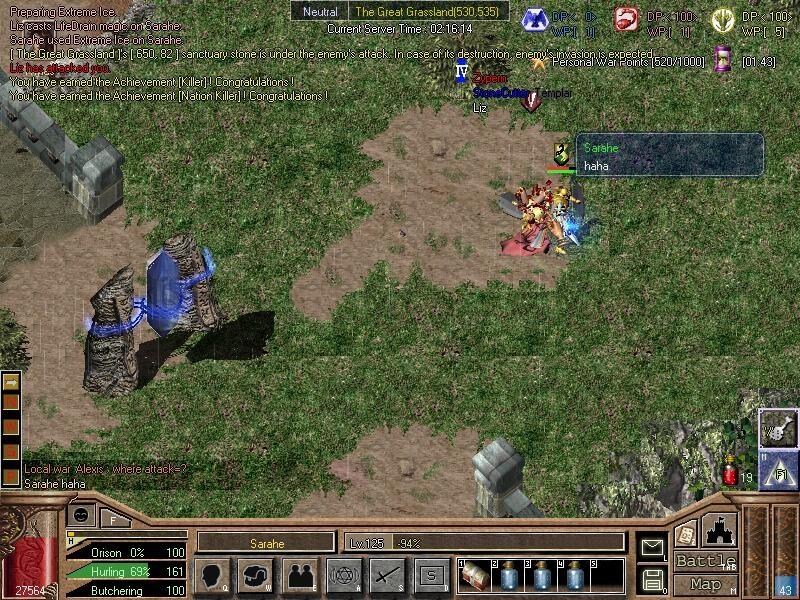Open the inventory bag icon

coord(255,575)
